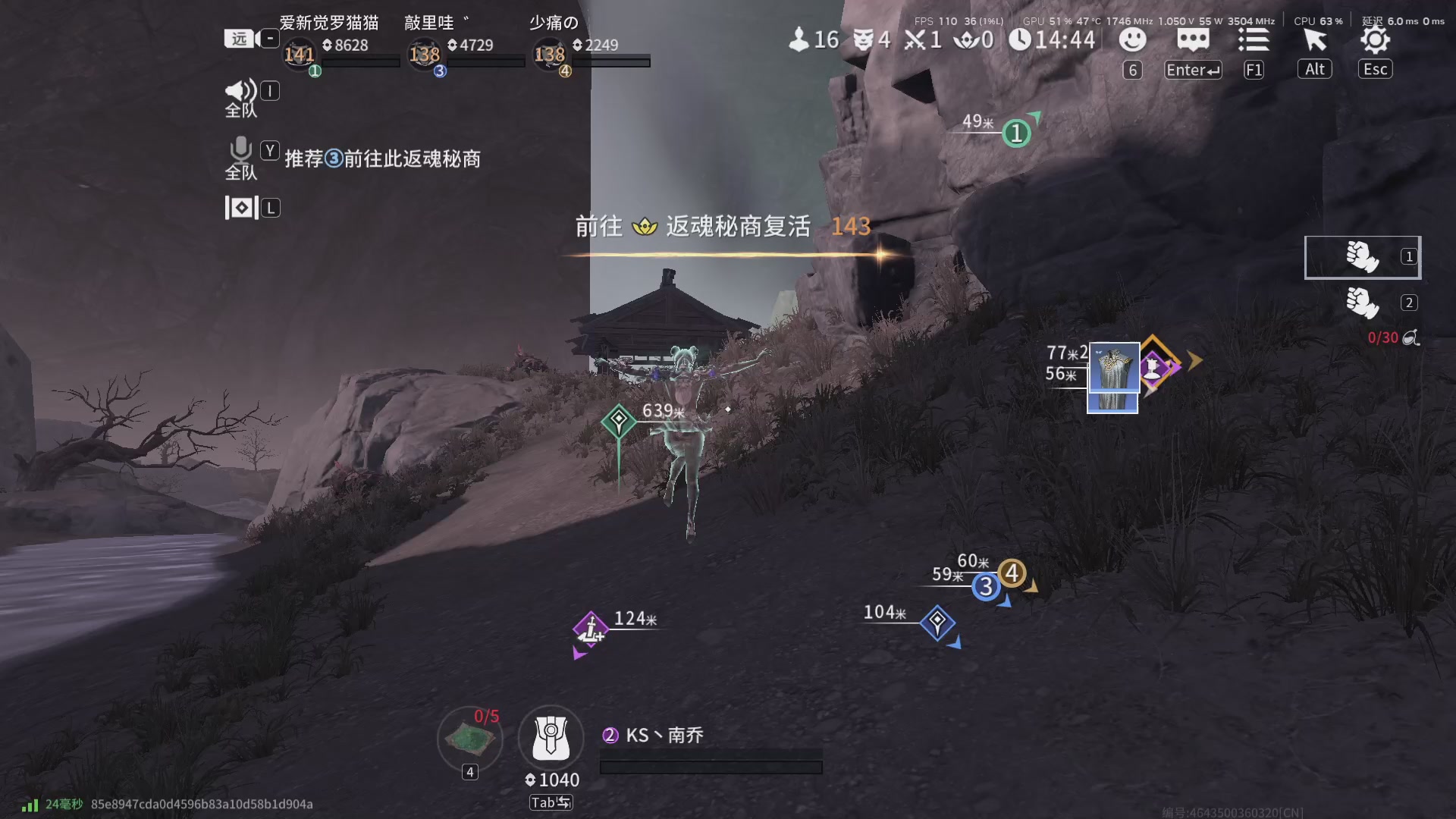Open the quest list icon next to F1
Image resolution: width=1456 pixels, height=819 pixels.
tap(1254, 39)
